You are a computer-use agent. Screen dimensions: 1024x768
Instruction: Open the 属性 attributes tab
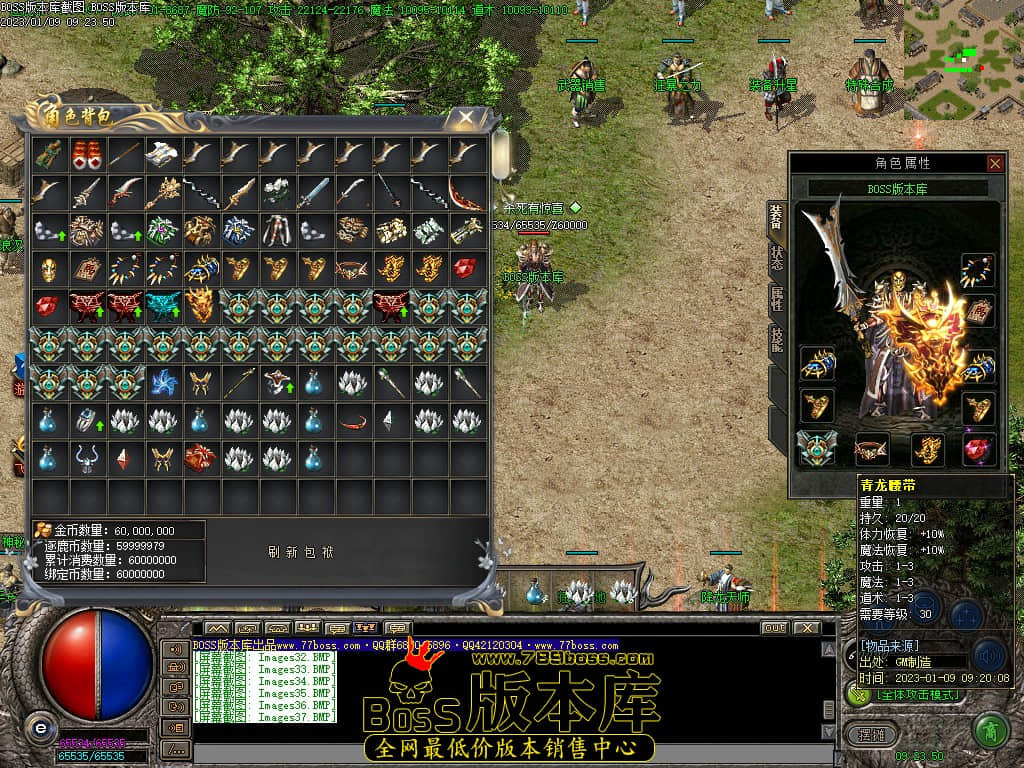776,299
